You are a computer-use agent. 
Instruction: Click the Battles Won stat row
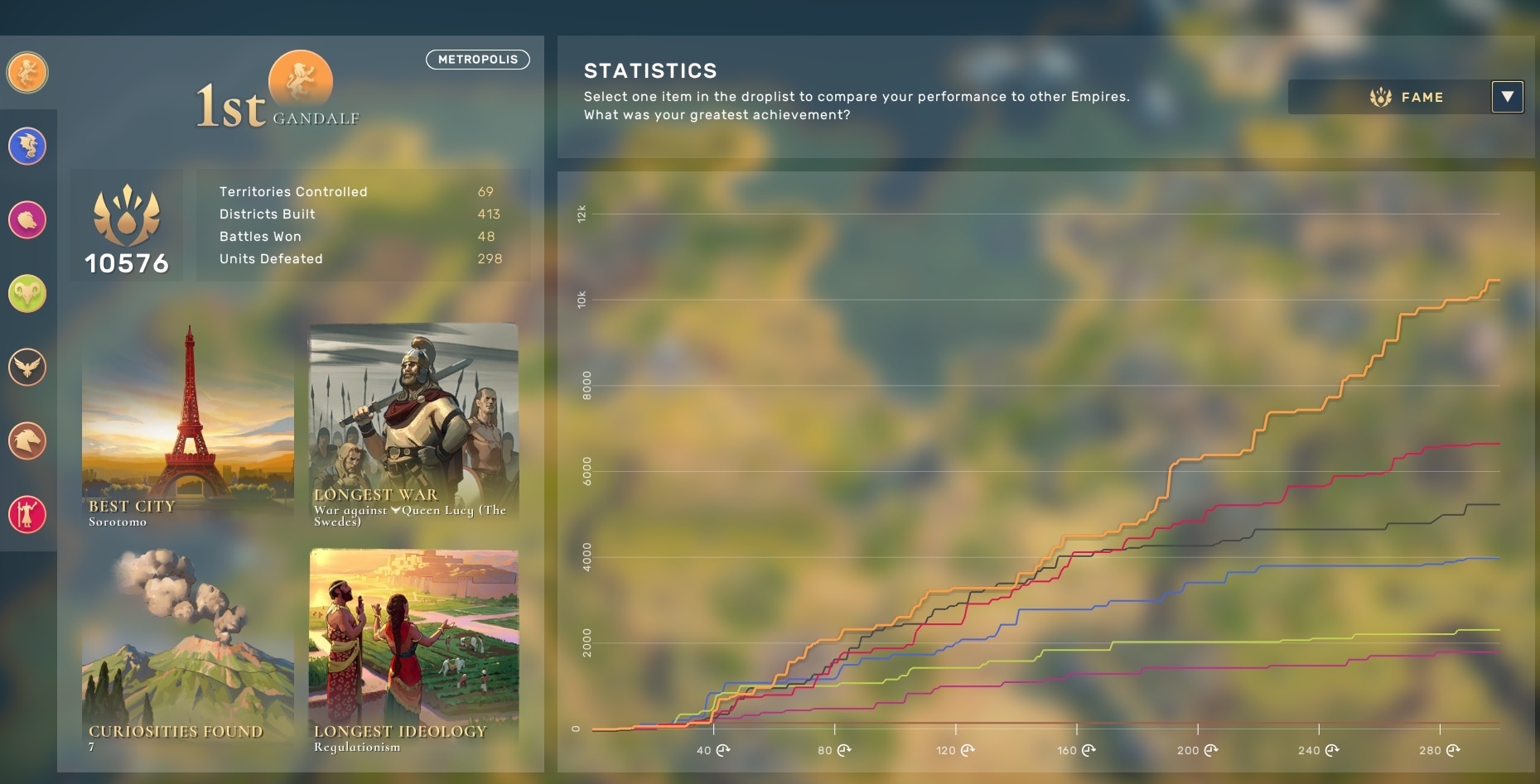(x=356, y=236)
